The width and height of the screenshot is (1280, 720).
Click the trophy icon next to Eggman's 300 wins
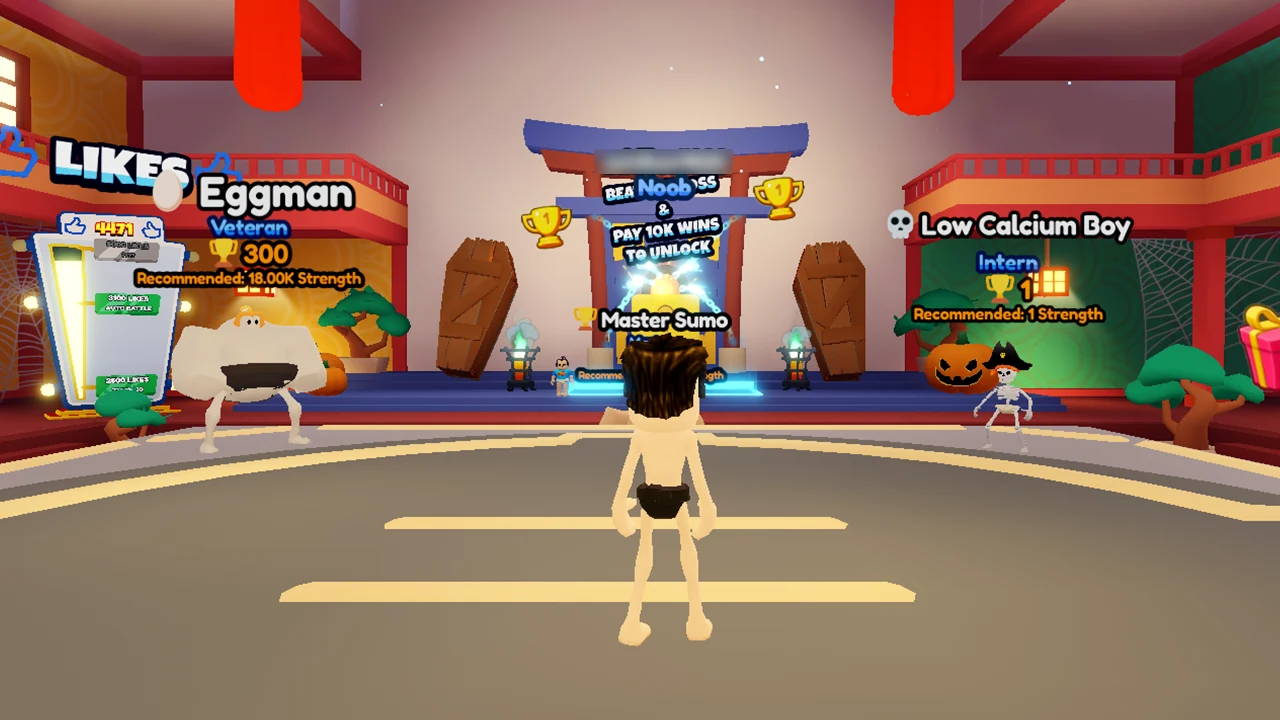point(224,252)
